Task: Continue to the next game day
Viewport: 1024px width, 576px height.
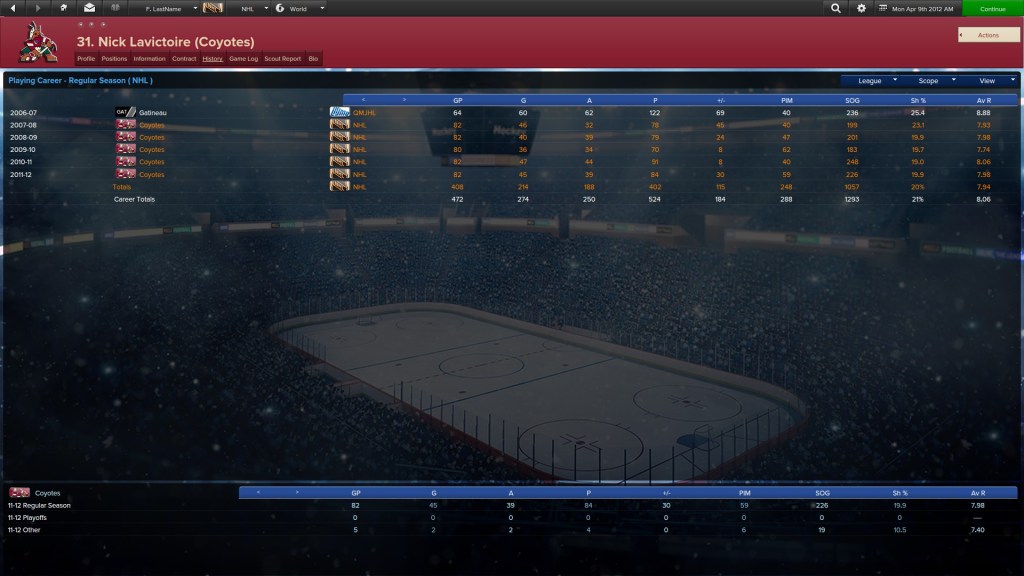Action: tap(992, 8)
